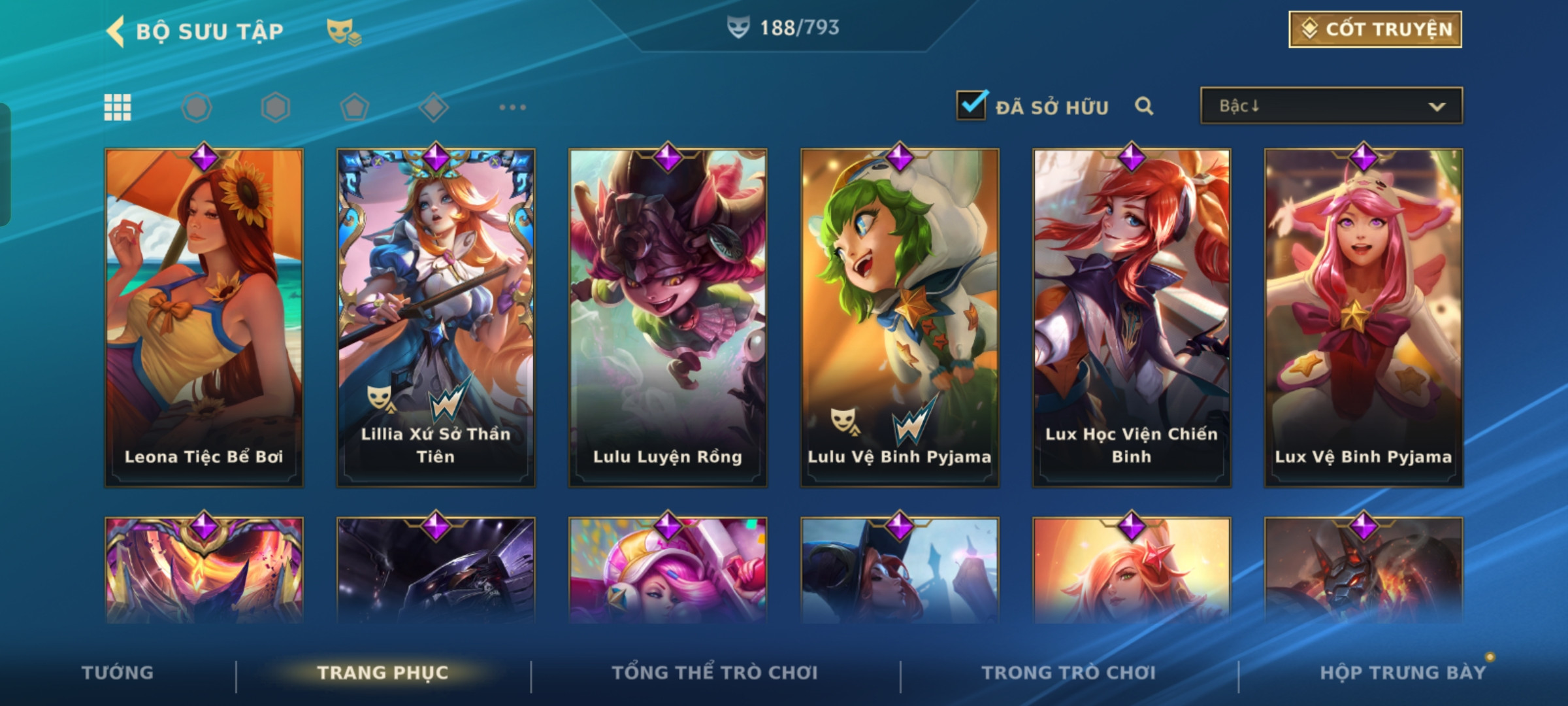Open the Hộp Trưng Bày tab
Image resolution: width=1568 pixels, height=706 pixels.
(x=1403, y=673)
